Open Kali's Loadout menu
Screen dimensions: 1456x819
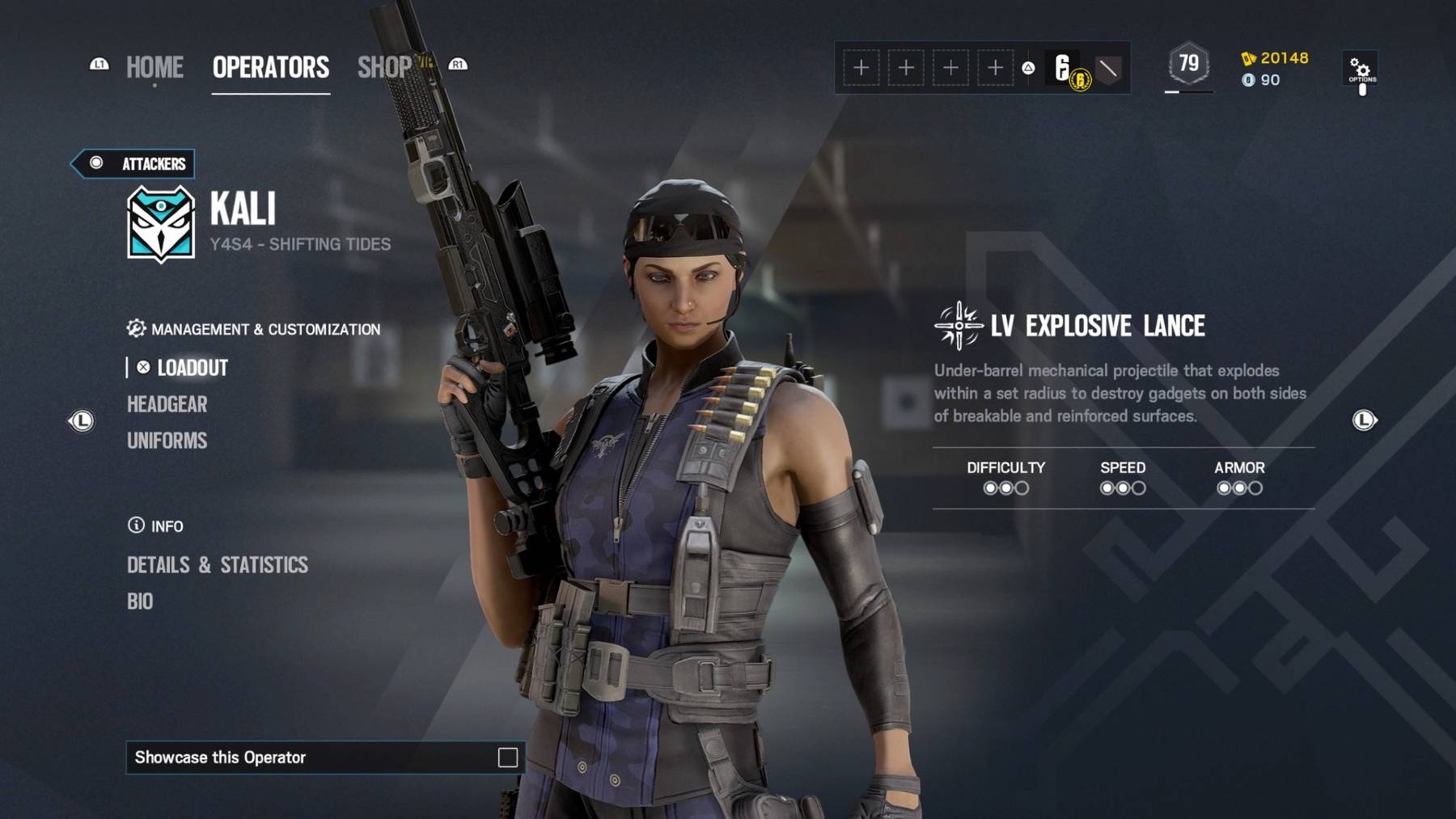[192, 368]
